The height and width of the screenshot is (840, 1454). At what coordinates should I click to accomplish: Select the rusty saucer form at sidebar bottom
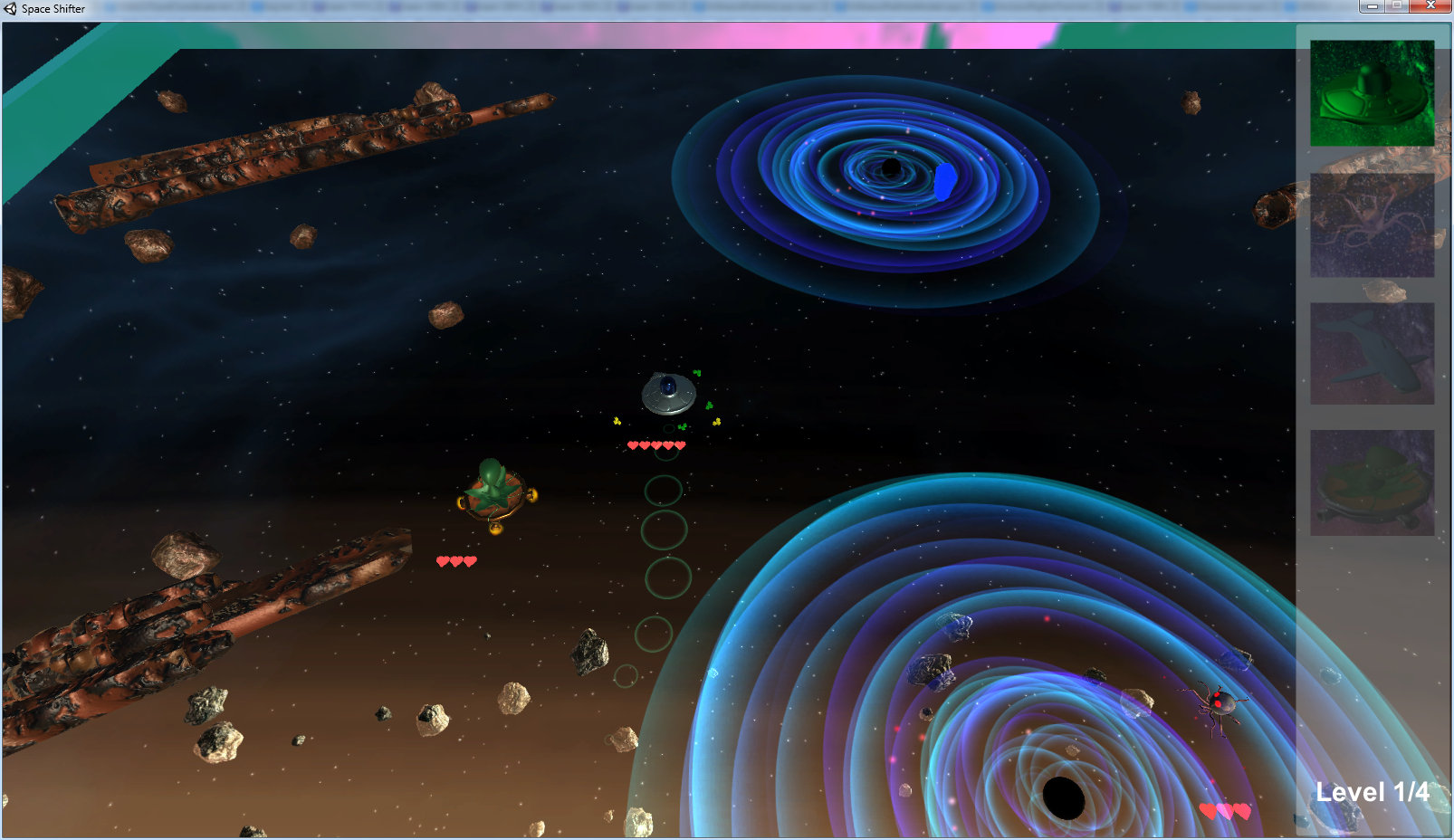[1372, 482]
